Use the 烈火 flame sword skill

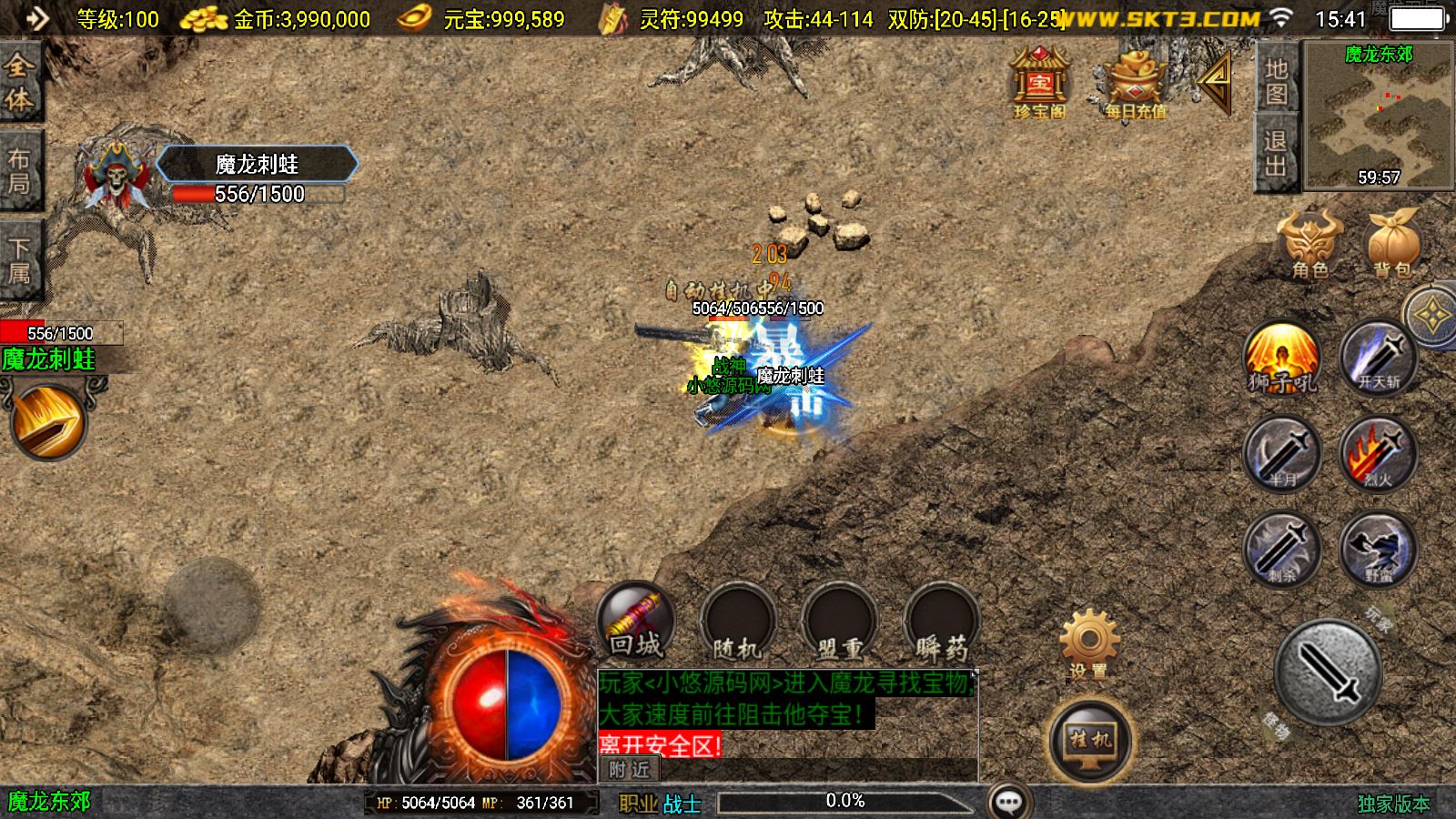pyautogui.click(x=1378, y=454)
